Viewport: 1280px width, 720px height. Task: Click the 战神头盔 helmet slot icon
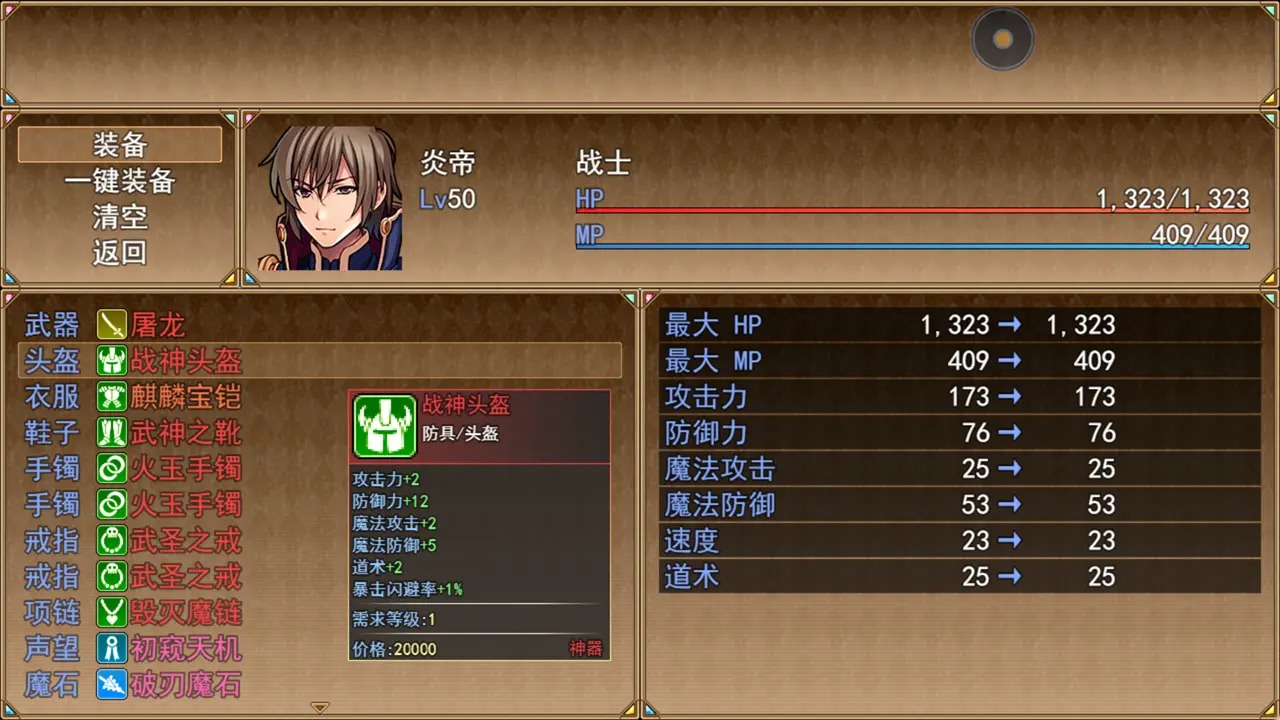110,361
